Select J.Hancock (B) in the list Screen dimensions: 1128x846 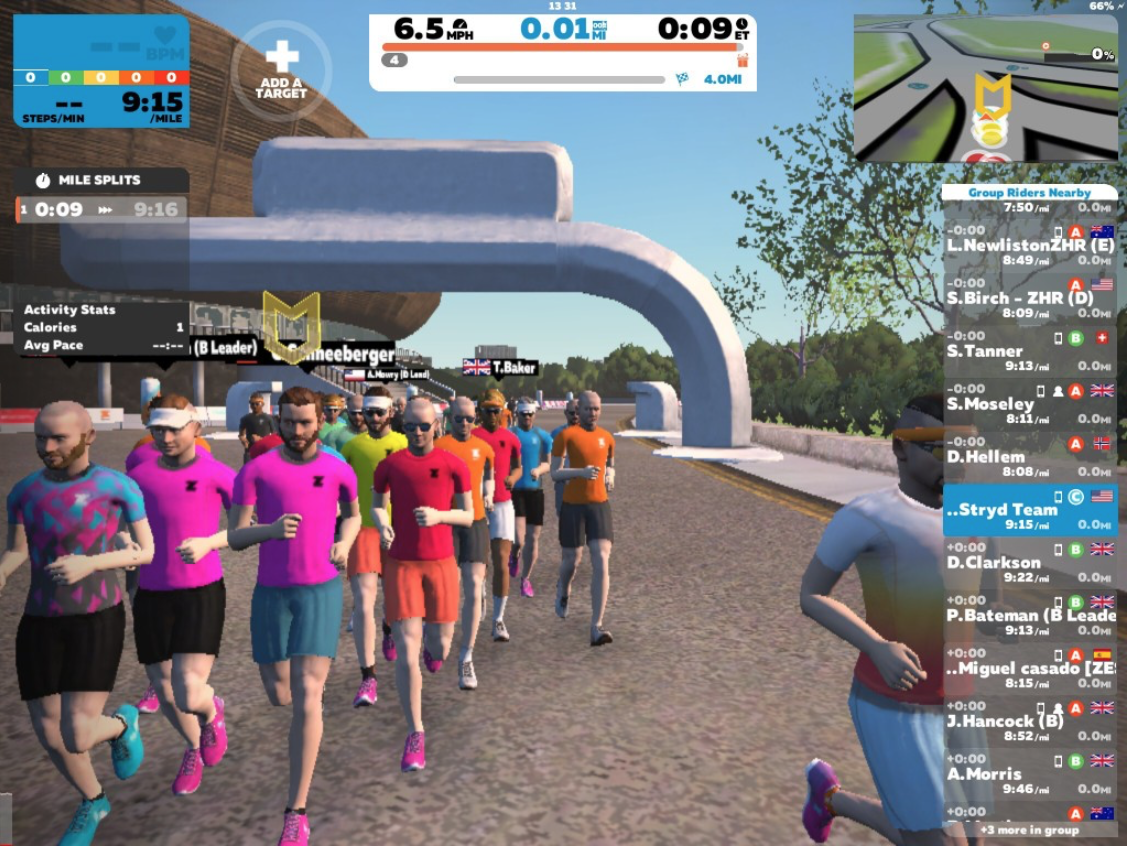tap(1030, 721)
